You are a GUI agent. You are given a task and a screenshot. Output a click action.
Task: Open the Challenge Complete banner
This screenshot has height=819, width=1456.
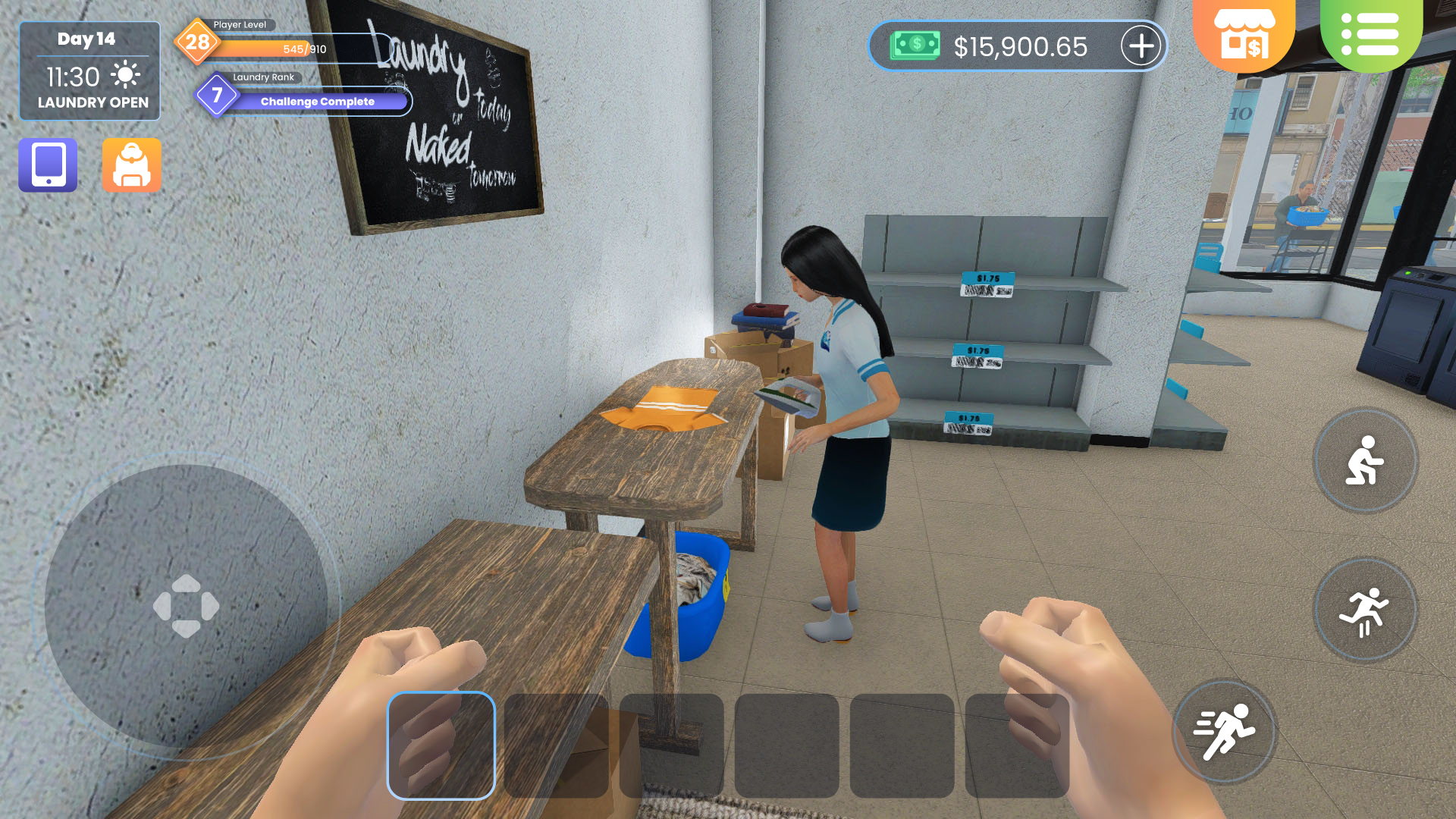(x=316, y=101)
